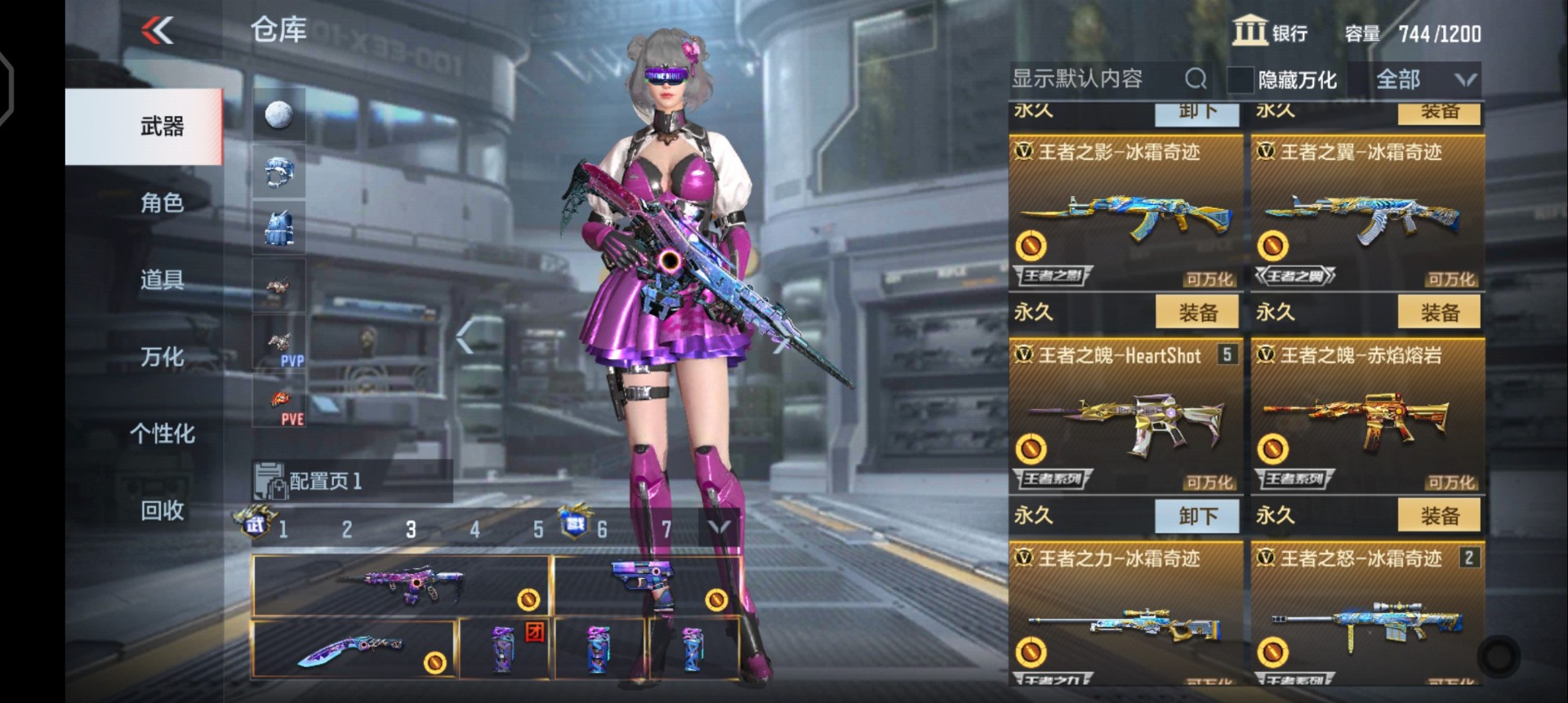Toggle the 隐藏万化 checkbox
1568x703 pixels.
pyautogui.click(x=1240, y=80)
